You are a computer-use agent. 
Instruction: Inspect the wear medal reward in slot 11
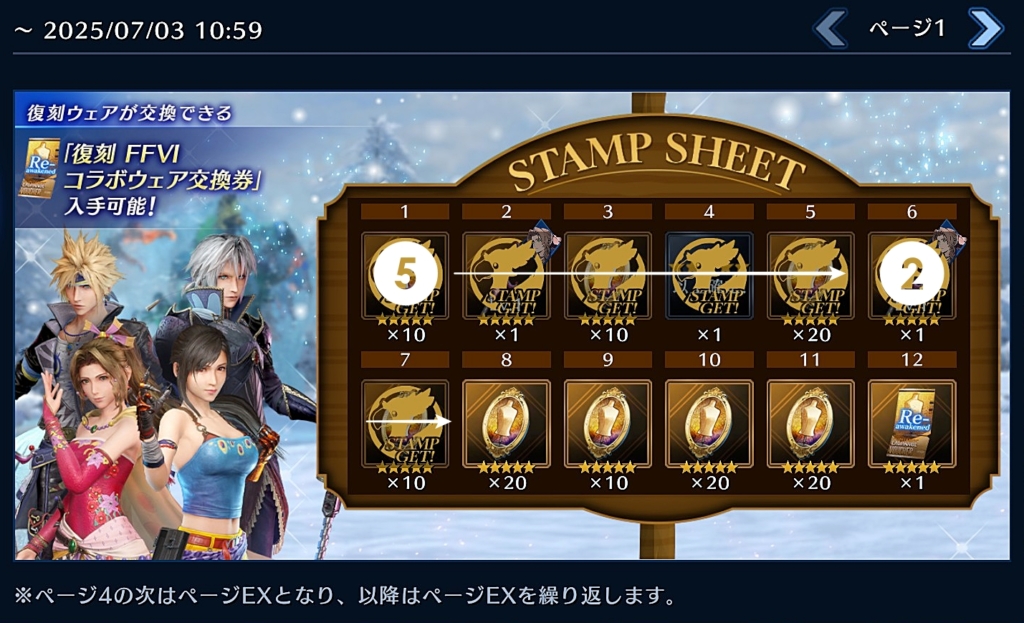pyautogui.click(x=809, y=423)
